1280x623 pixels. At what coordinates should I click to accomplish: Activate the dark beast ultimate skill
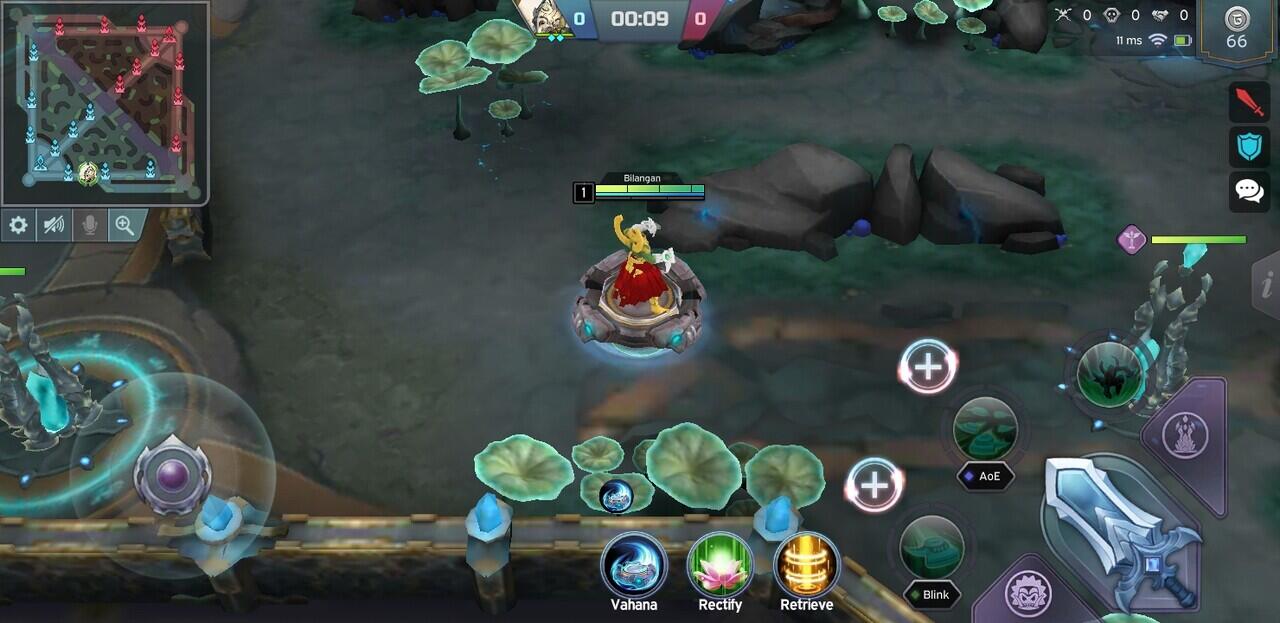[1110, 374]
